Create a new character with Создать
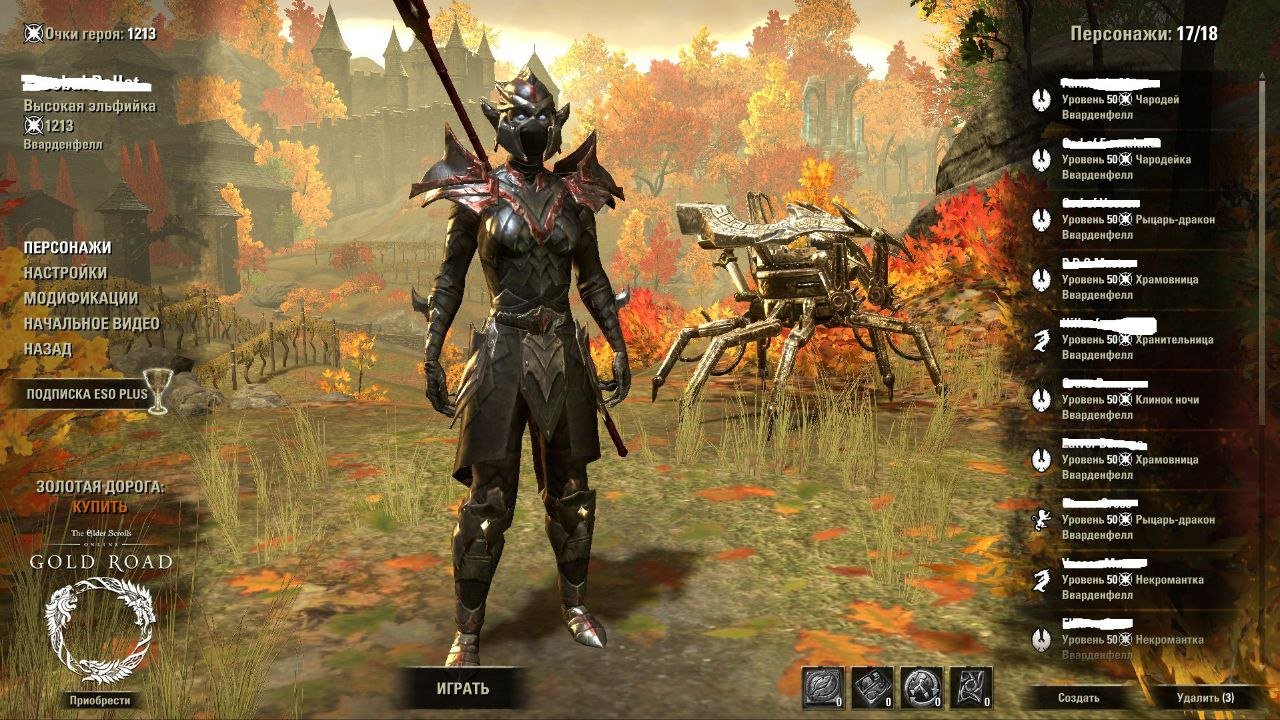Image resolution: width=1280 pixels, height=720 pixels. [1079, 698]
